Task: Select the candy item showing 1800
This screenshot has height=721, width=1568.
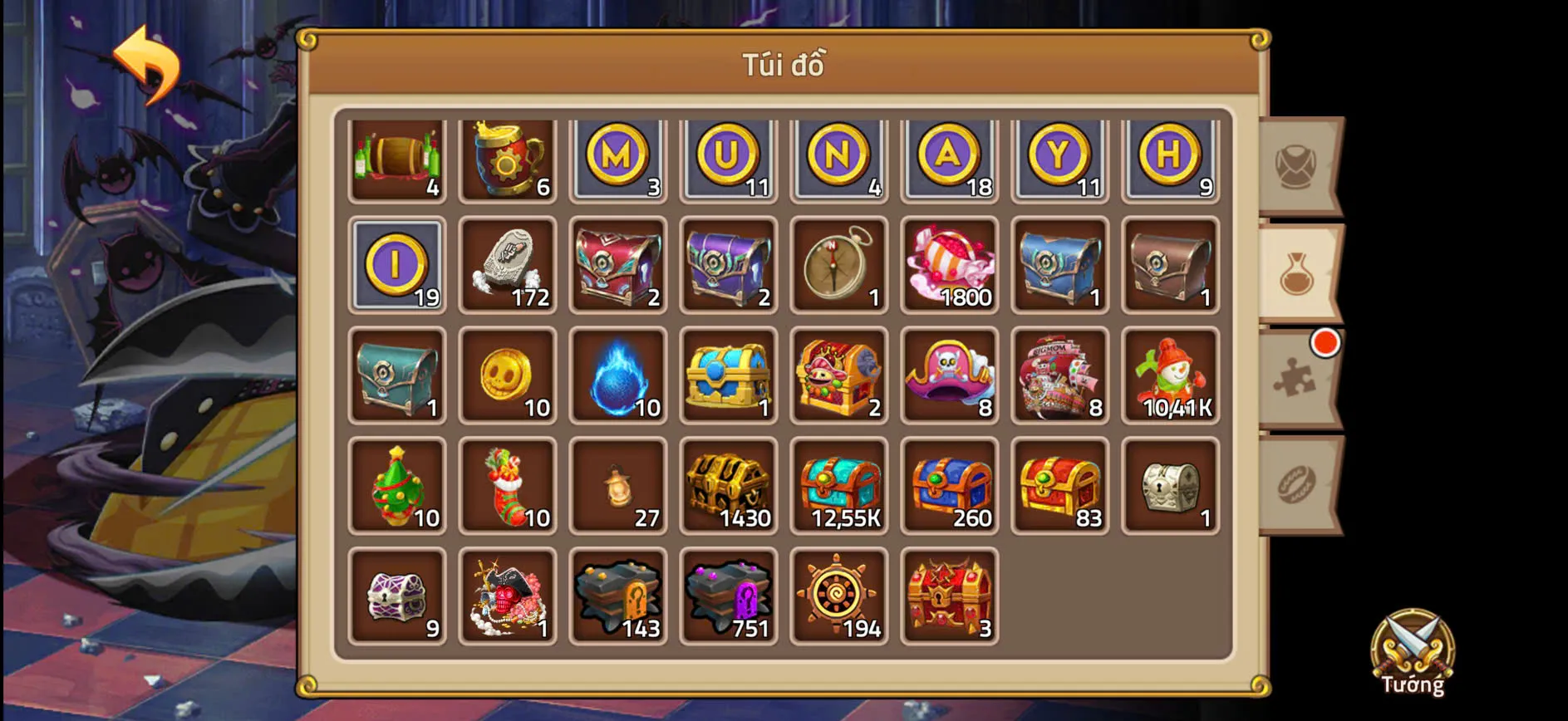Action: point(950,264)
